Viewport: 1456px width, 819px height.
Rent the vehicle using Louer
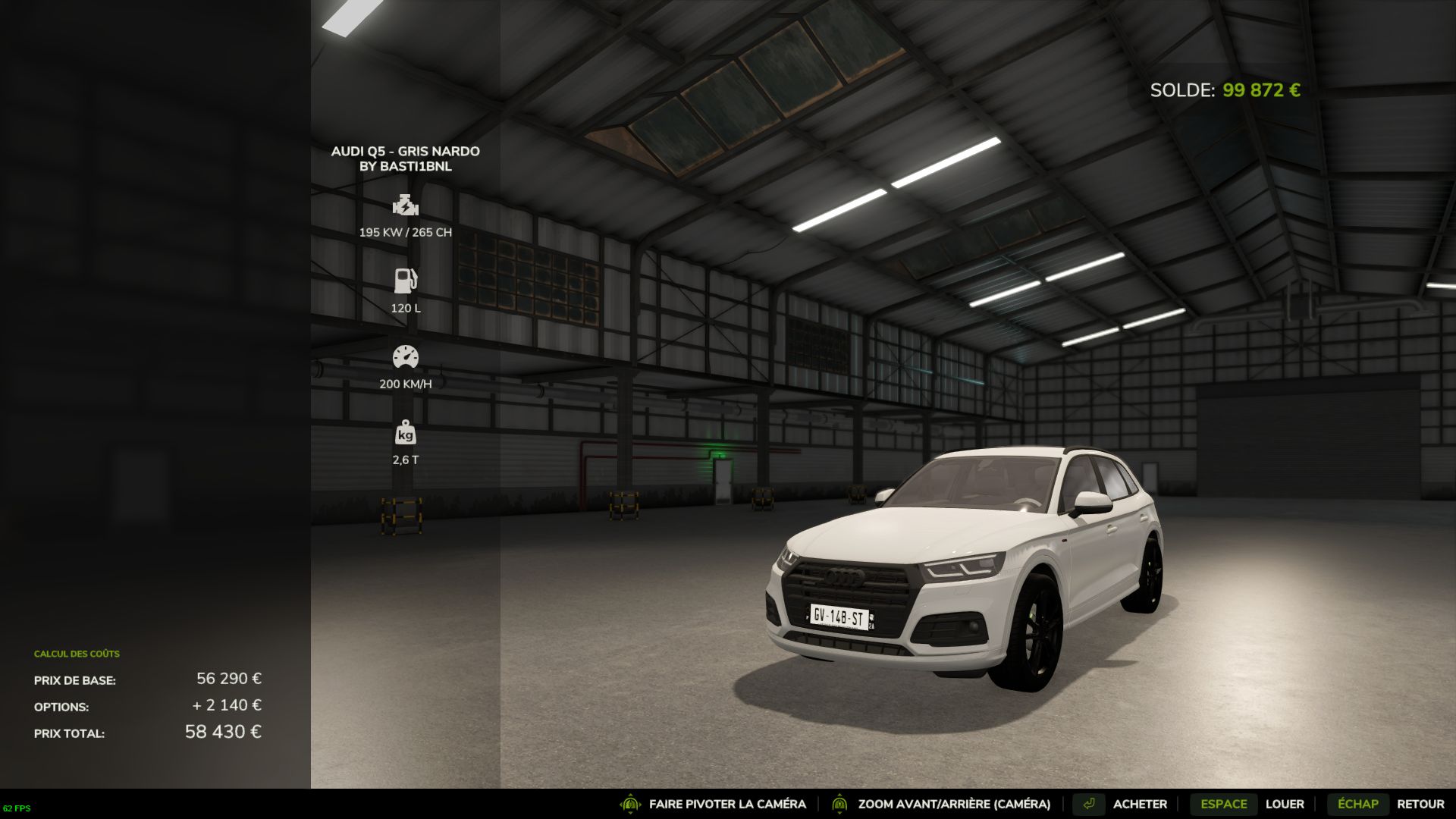pyautogui.click(x=1284, y=804)
